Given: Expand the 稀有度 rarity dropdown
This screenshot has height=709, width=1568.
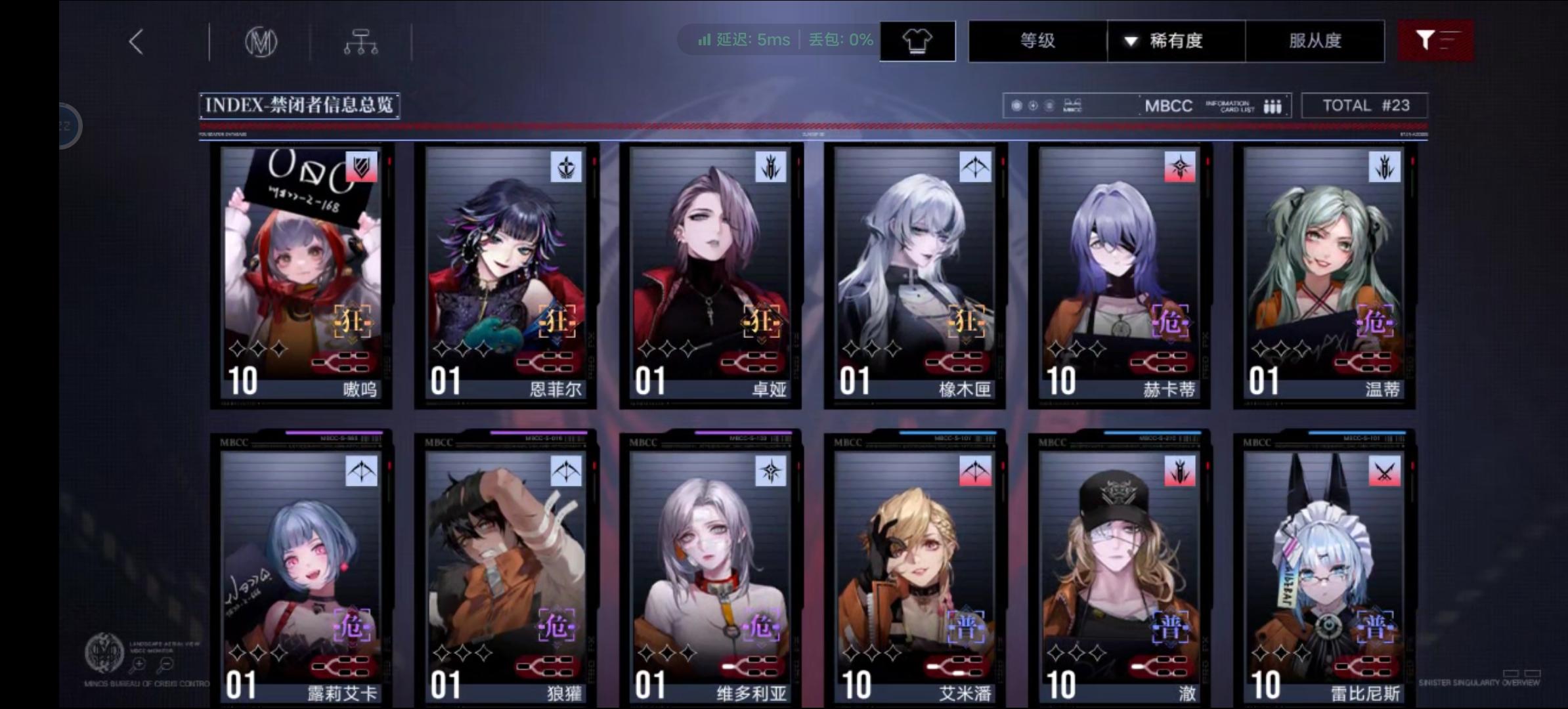Looking at the screenshot, I should [x=1175, y=41].
